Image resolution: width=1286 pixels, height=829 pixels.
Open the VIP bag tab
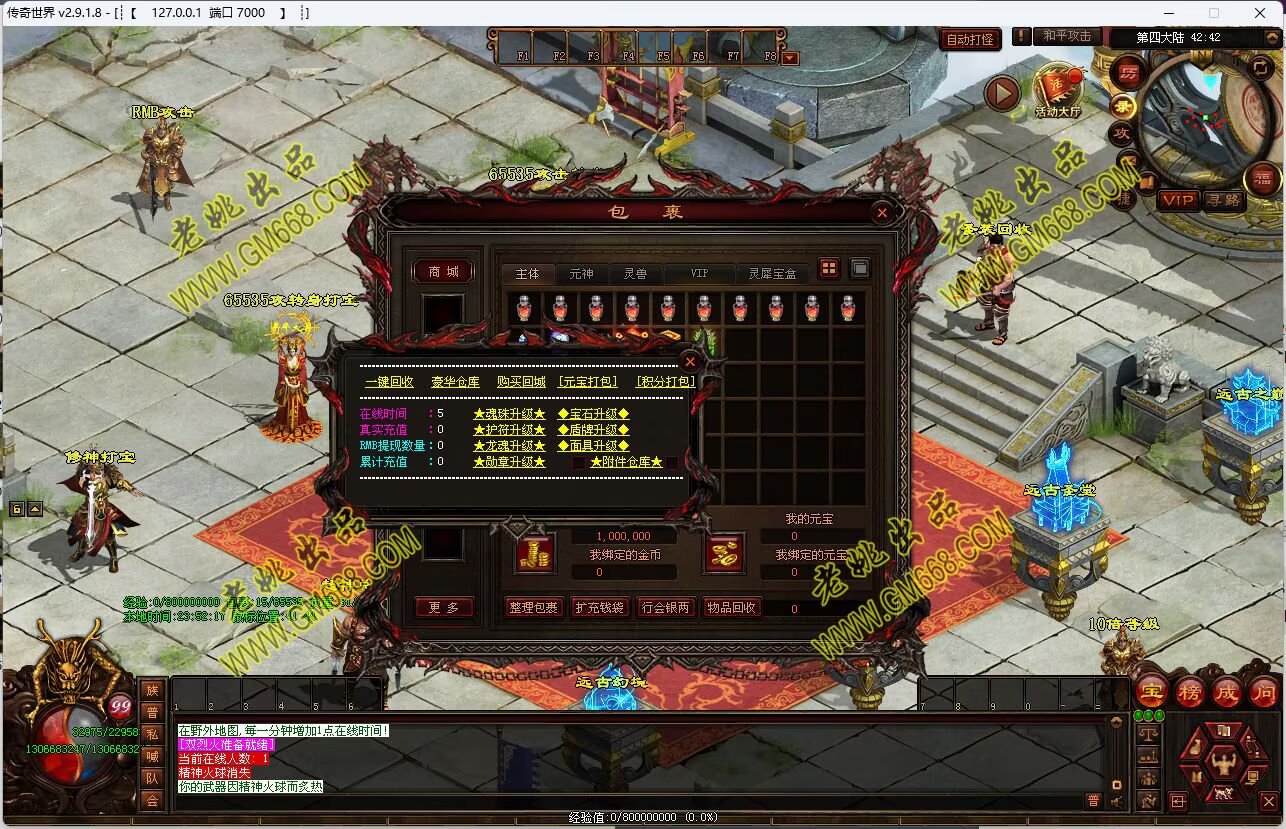pos(699,273)
